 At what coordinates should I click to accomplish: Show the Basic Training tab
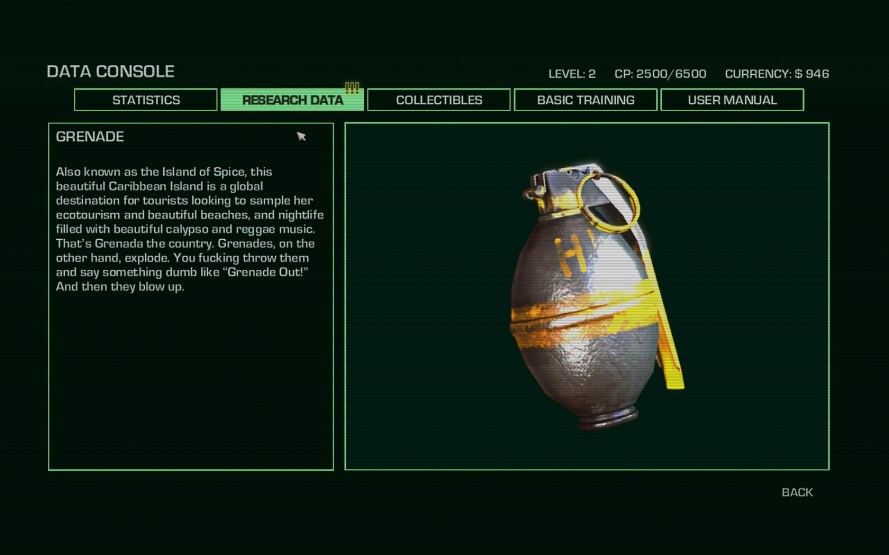tap(585, 100)
